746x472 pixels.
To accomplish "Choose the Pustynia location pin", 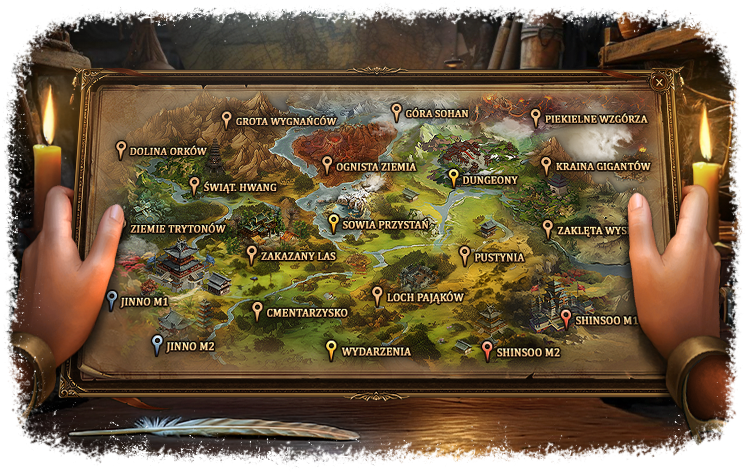I will tap(464, 255).
